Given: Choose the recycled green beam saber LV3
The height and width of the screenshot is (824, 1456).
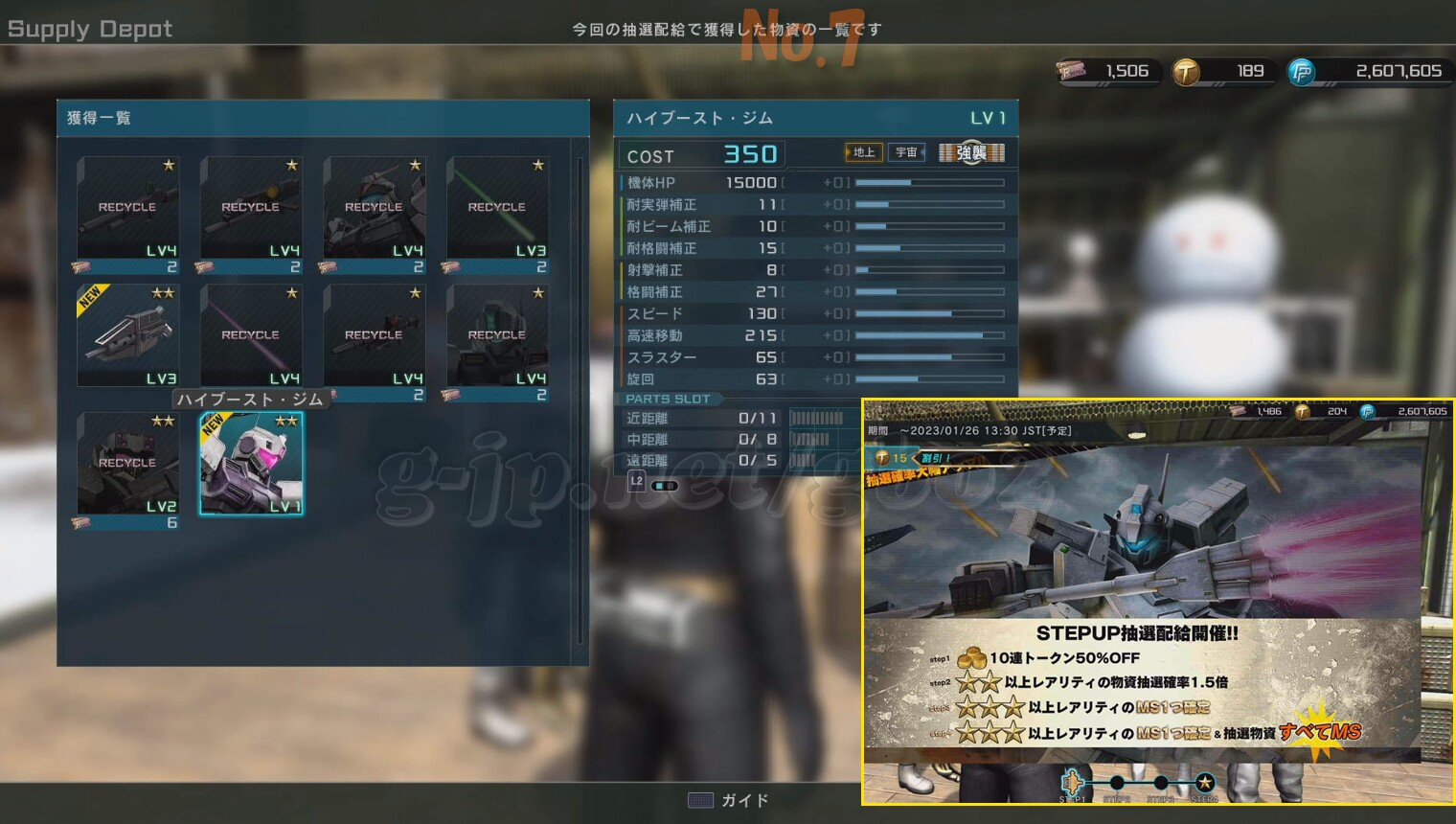Looking at the screenshot, I should pos(497,208).
